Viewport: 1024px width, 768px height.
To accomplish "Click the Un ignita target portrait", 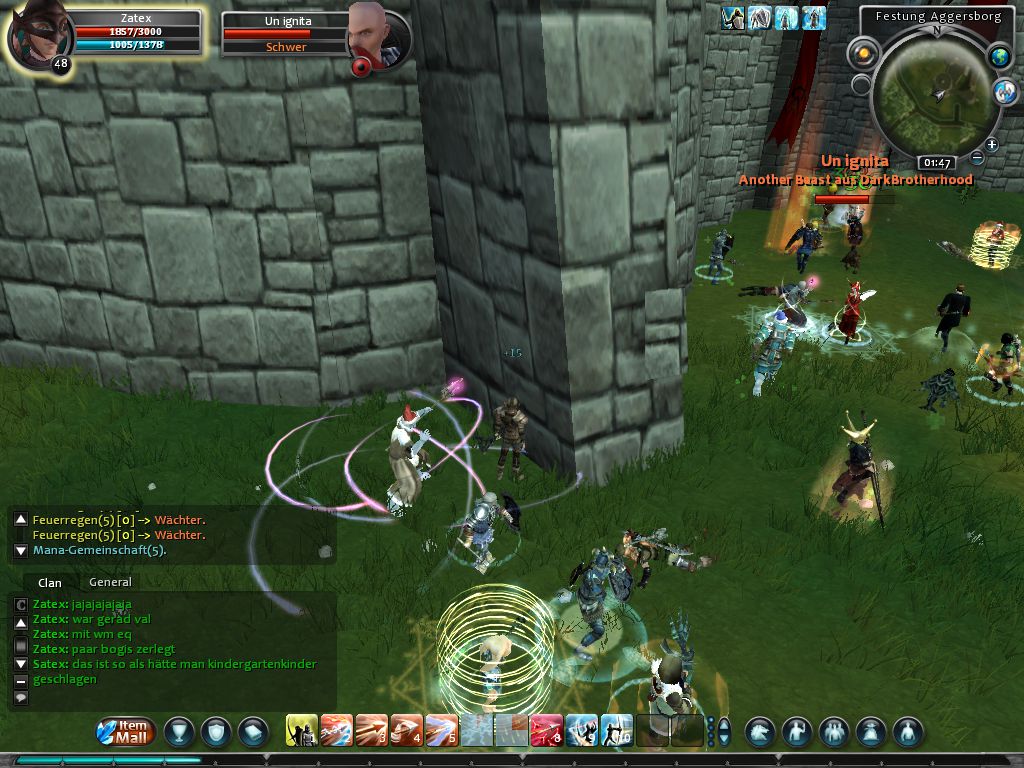I will (367, 33).
